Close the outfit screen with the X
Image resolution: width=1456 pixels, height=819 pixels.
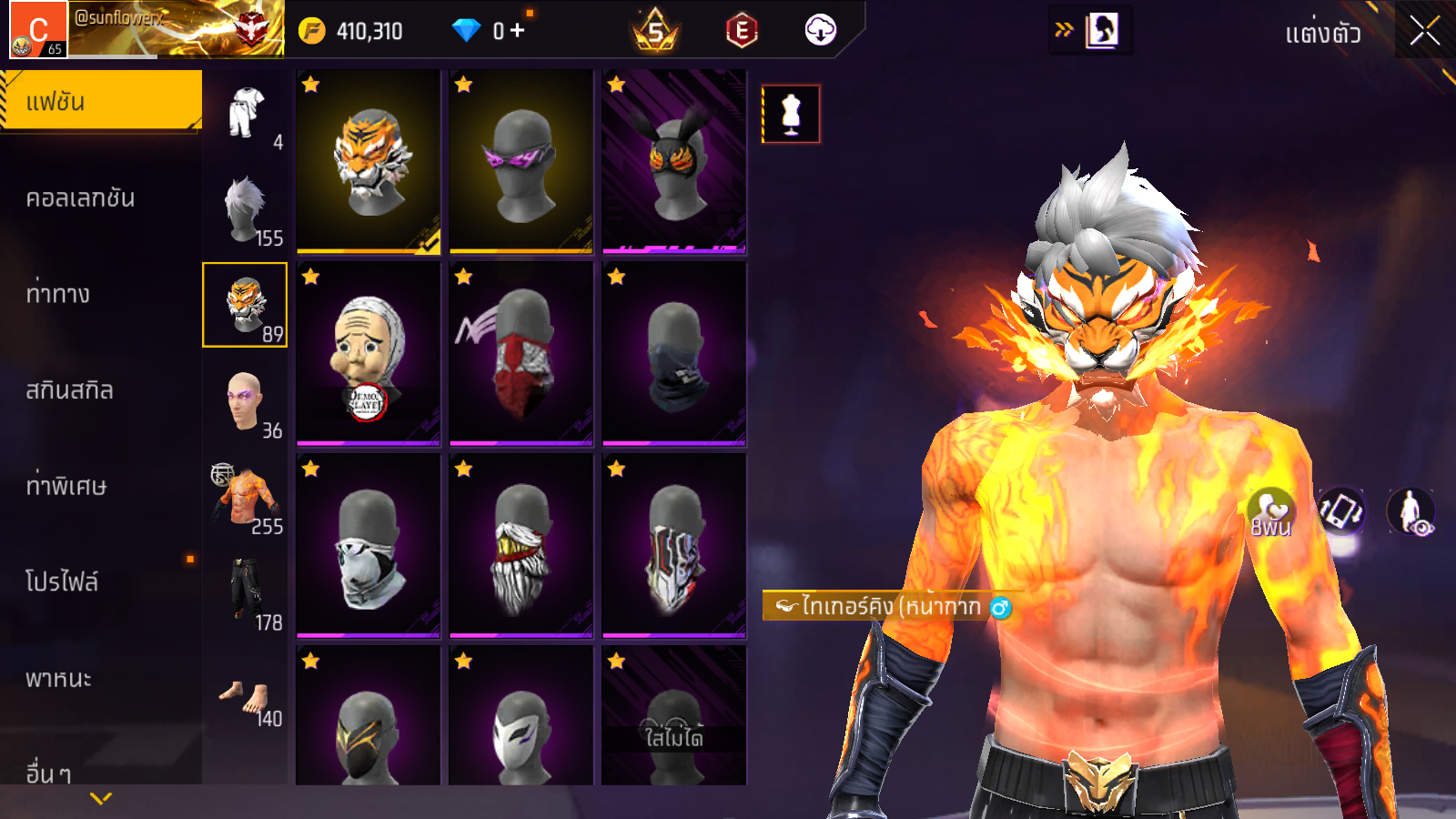point(1424,31)
